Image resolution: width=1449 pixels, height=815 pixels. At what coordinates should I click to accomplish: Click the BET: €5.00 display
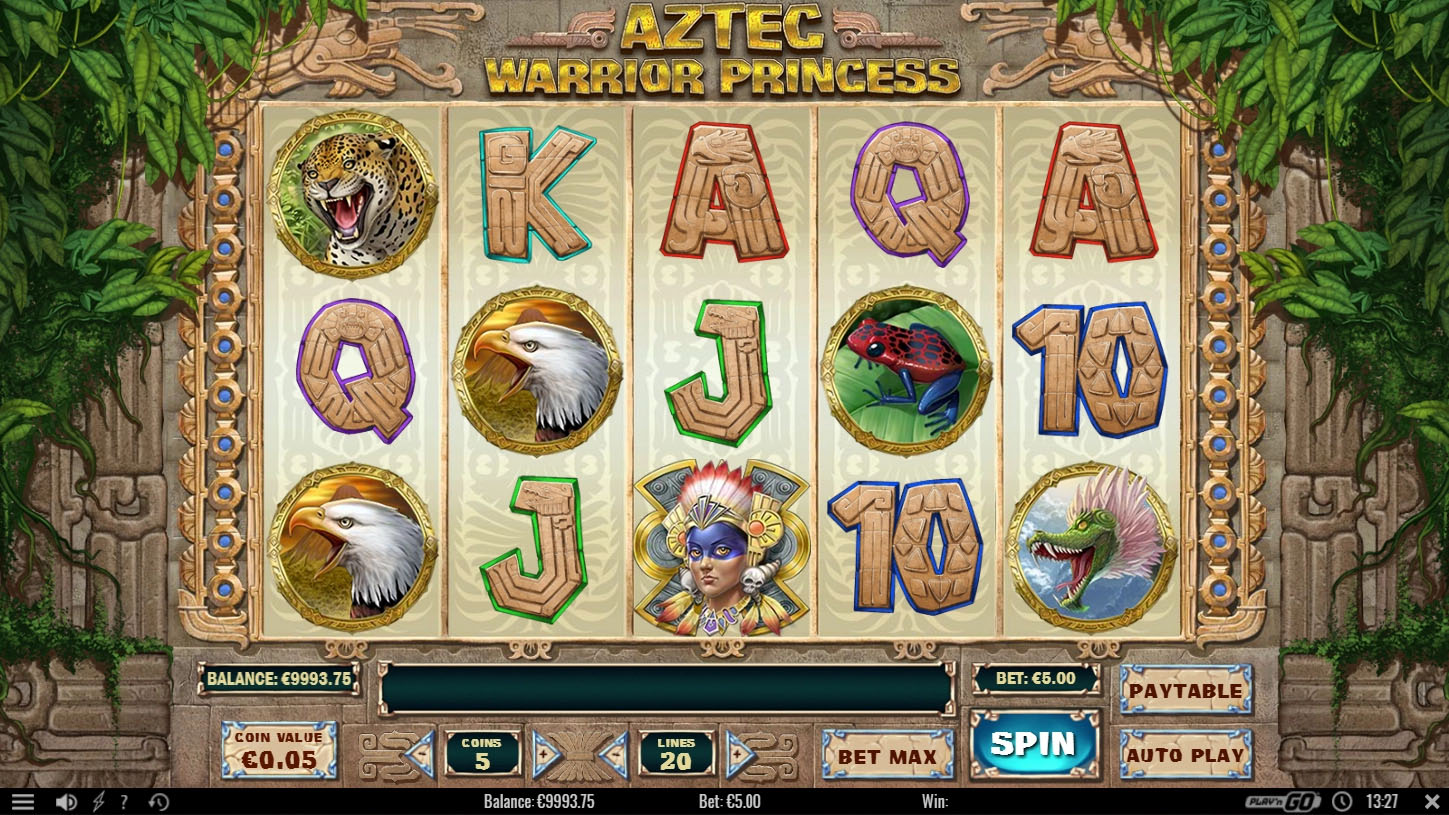tap(1035, 678)
